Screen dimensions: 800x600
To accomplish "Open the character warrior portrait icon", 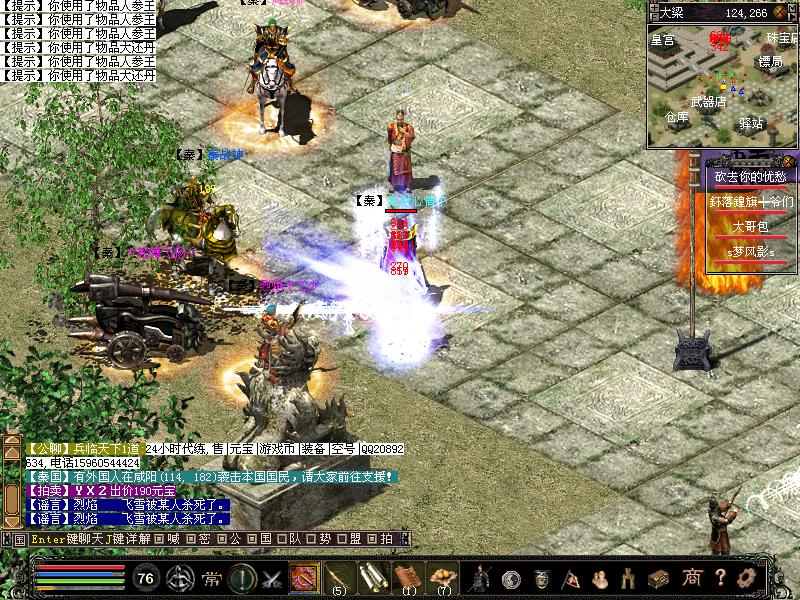I will [481, 578].
